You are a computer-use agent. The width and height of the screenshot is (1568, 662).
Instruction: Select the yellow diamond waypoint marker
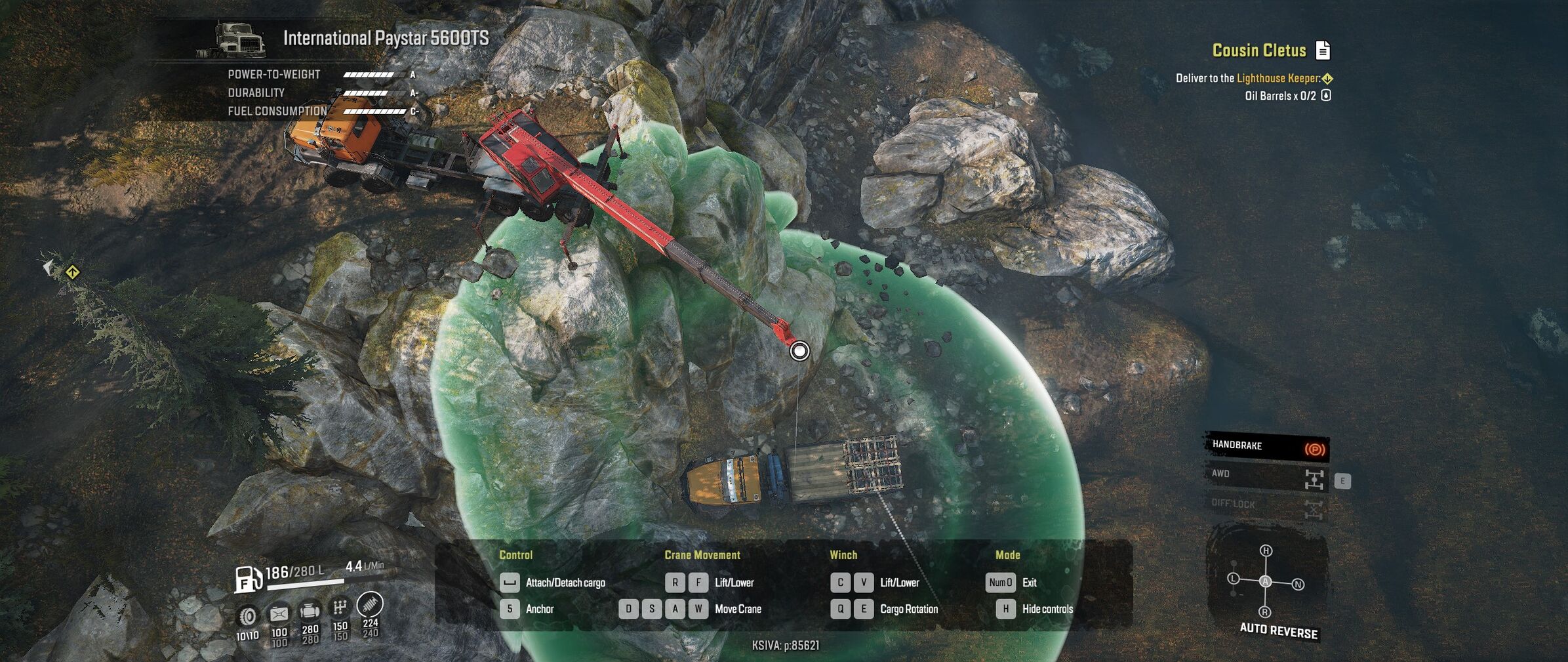pyautogui.click(x=72, y=272)
